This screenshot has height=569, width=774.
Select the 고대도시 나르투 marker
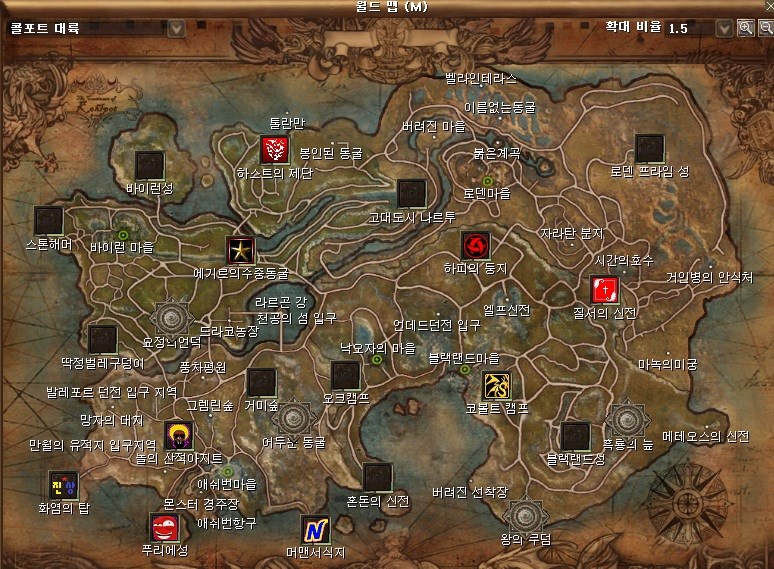coord(411,194)
